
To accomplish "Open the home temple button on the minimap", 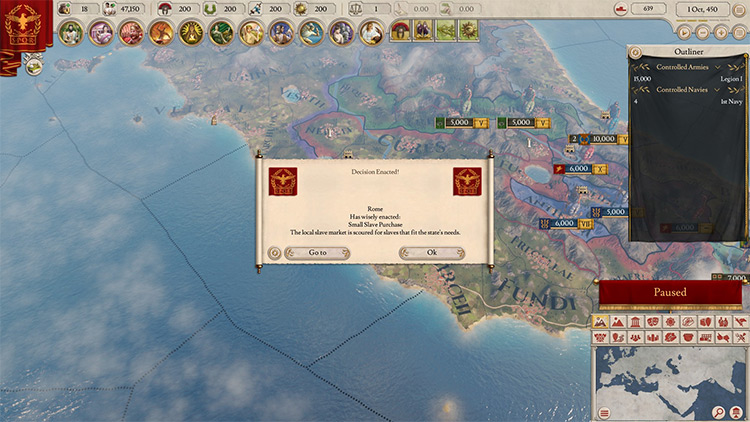I will [x=736, y=412].
